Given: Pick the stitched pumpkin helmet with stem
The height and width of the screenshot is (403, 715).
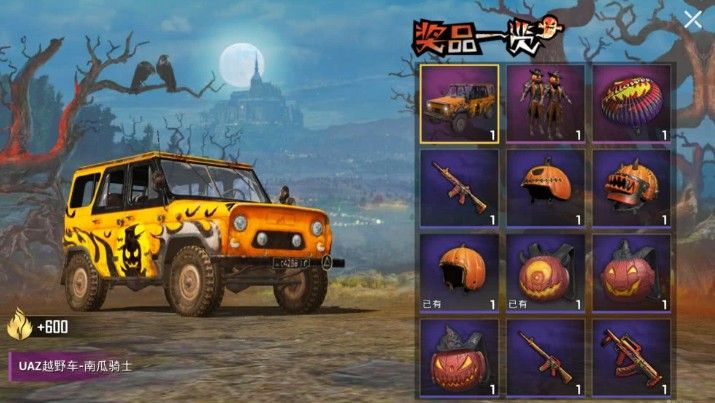Looking at the screenshot, I should pyautogui.click(x=545, y=187).
